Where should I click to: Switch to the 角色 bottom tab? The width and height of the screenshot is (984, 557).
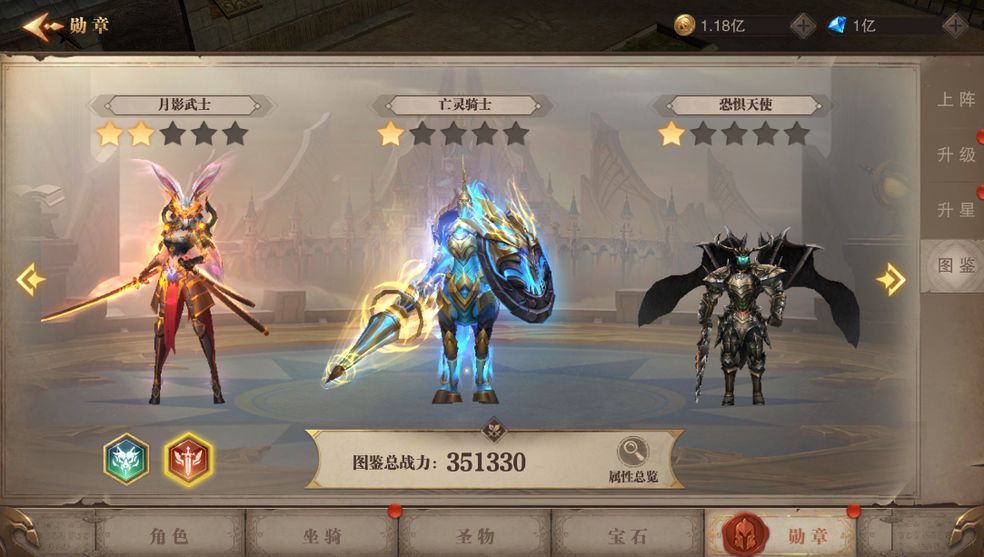[168, 535]
